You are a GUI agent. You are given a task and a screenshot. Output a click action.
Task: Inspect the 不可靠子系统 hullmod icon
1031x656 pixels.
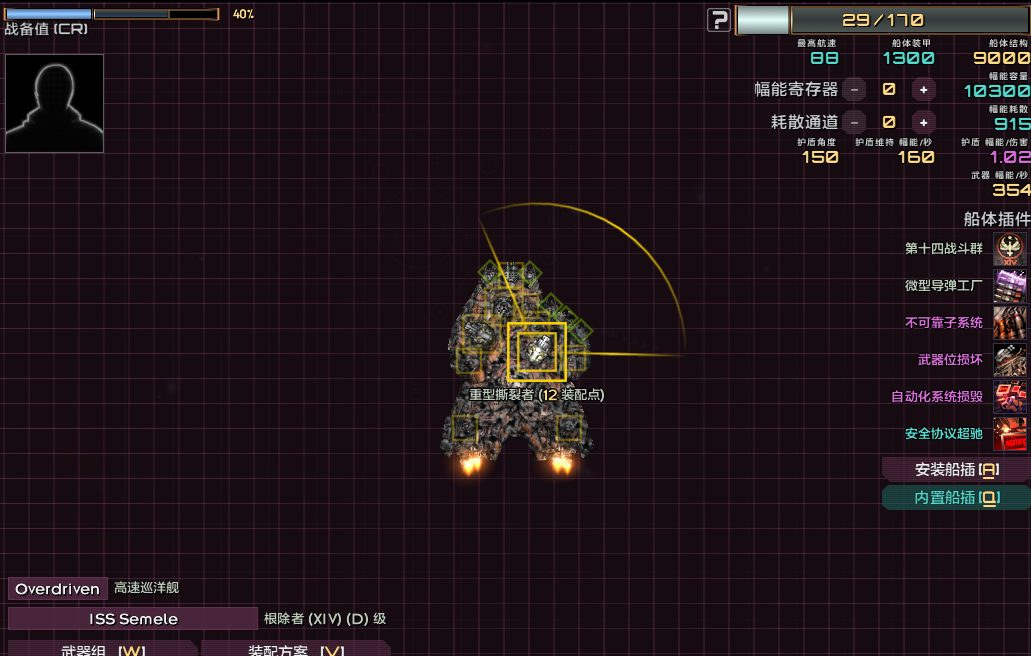tap(1010, 323)
